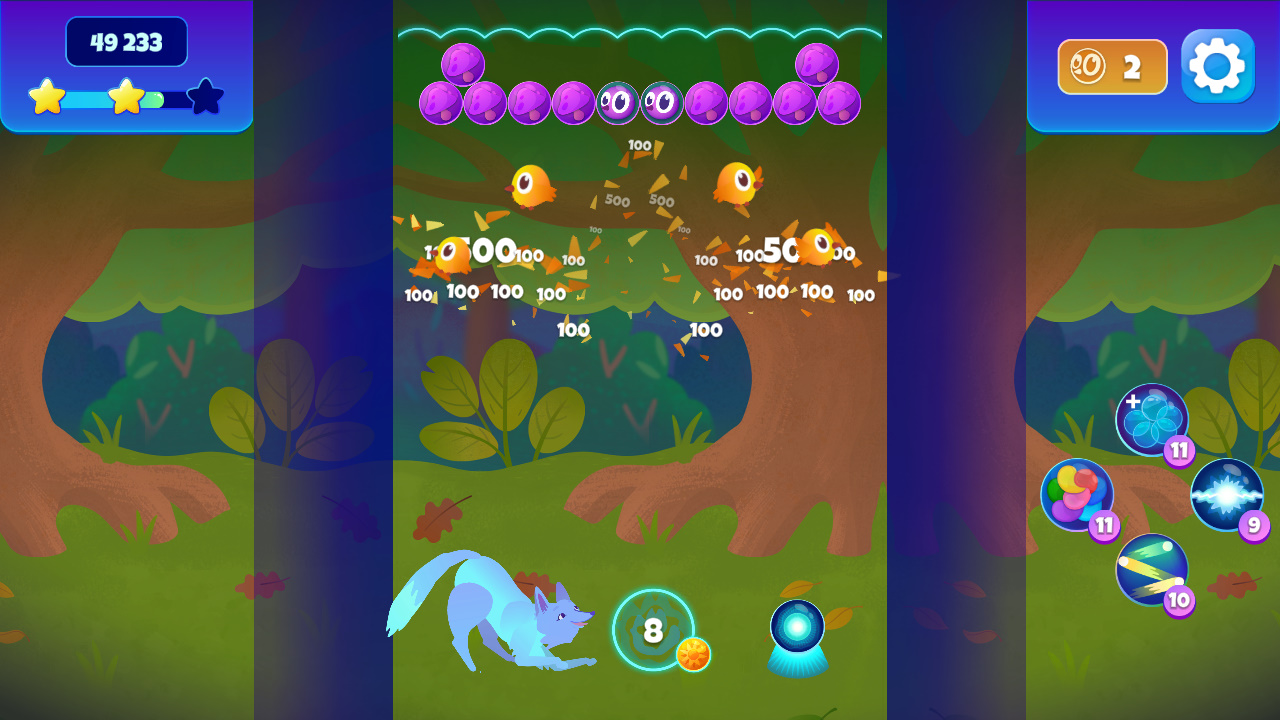
Task: Click the bubble currency counter showing 2
Action: tap(1111, 67)
